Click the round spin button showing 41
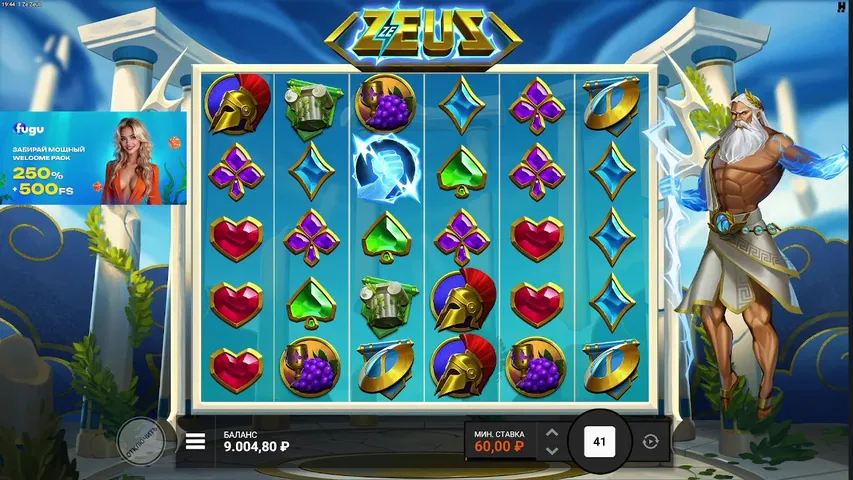This screenshot has height=480, width=853. click(600, 441)
